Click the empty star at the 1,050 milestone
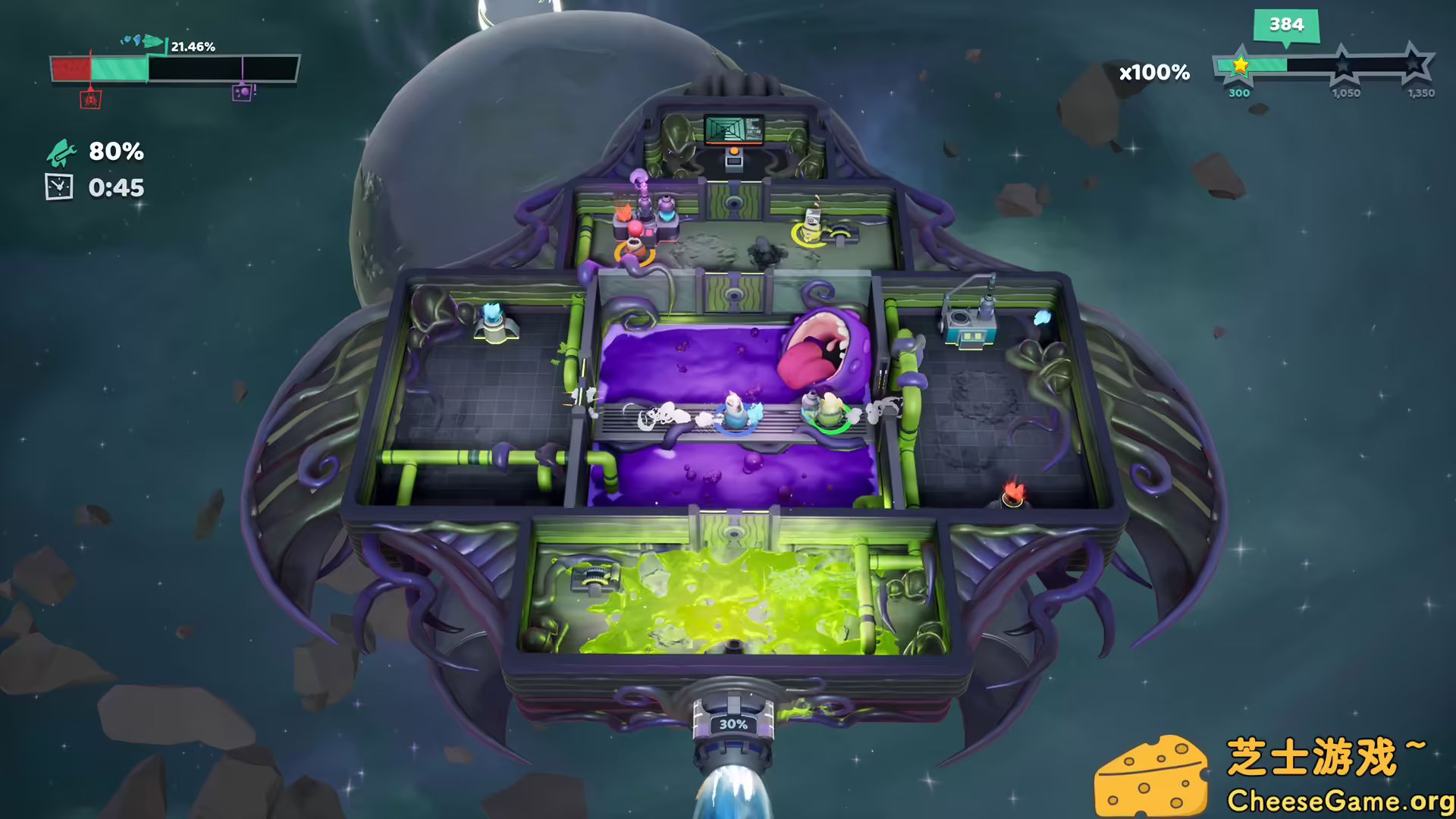 click(x=1345, y=66)
